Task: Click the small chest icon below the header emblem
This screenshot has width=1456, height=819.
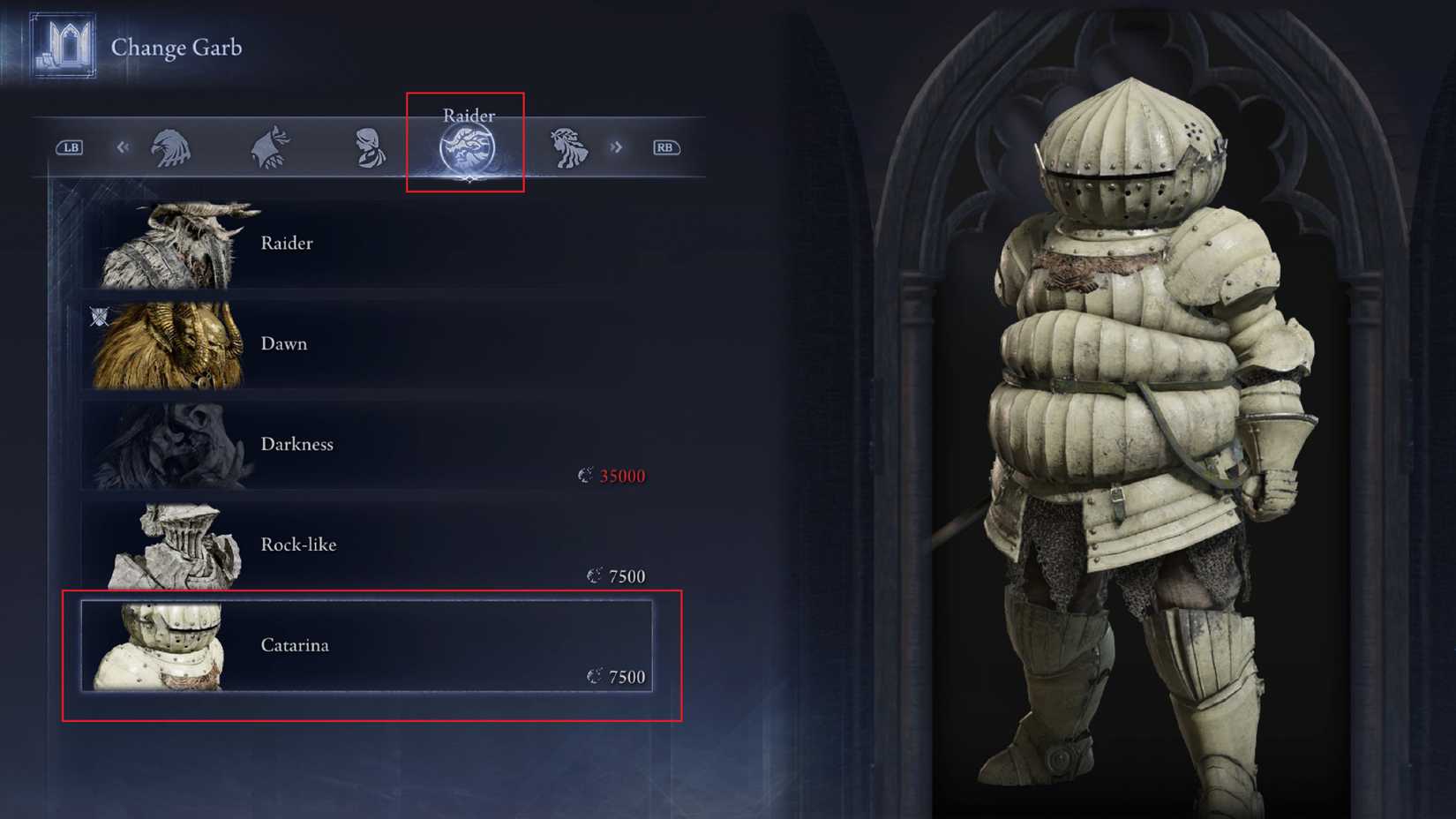Action: (x=46, y=60)
